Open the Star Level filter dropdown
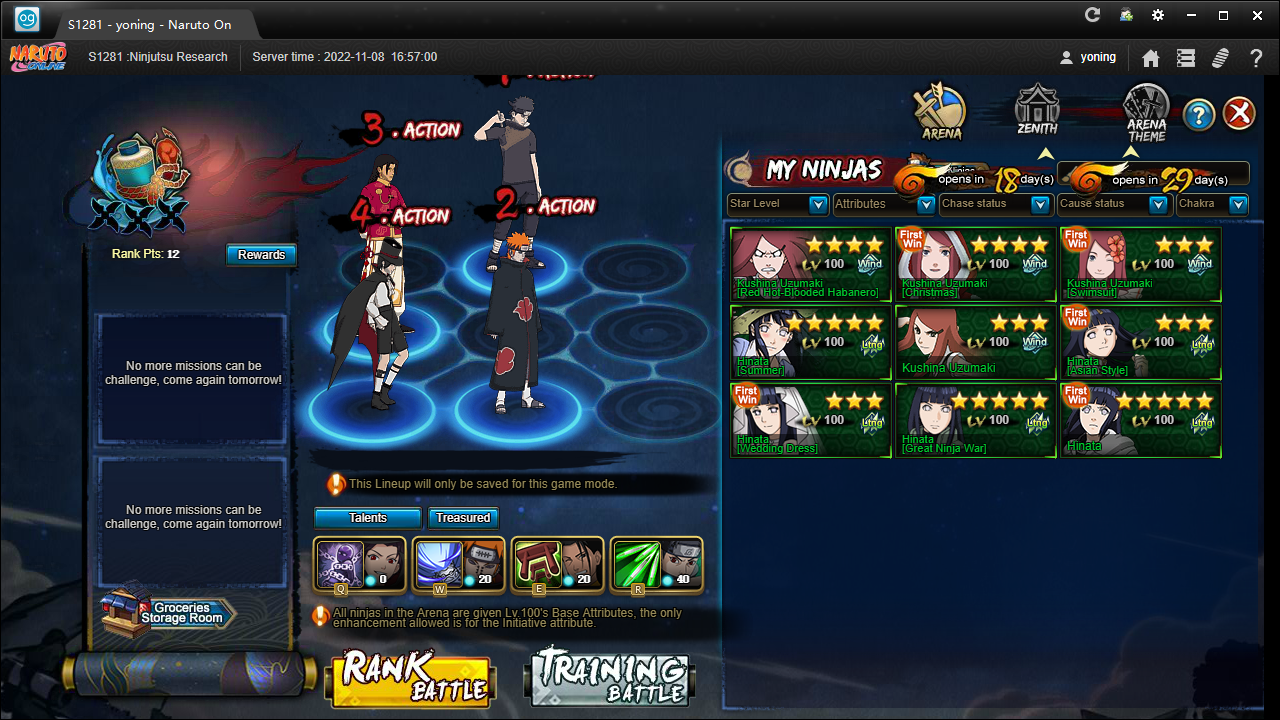The image size is (1280, 720). click(777, 204)
